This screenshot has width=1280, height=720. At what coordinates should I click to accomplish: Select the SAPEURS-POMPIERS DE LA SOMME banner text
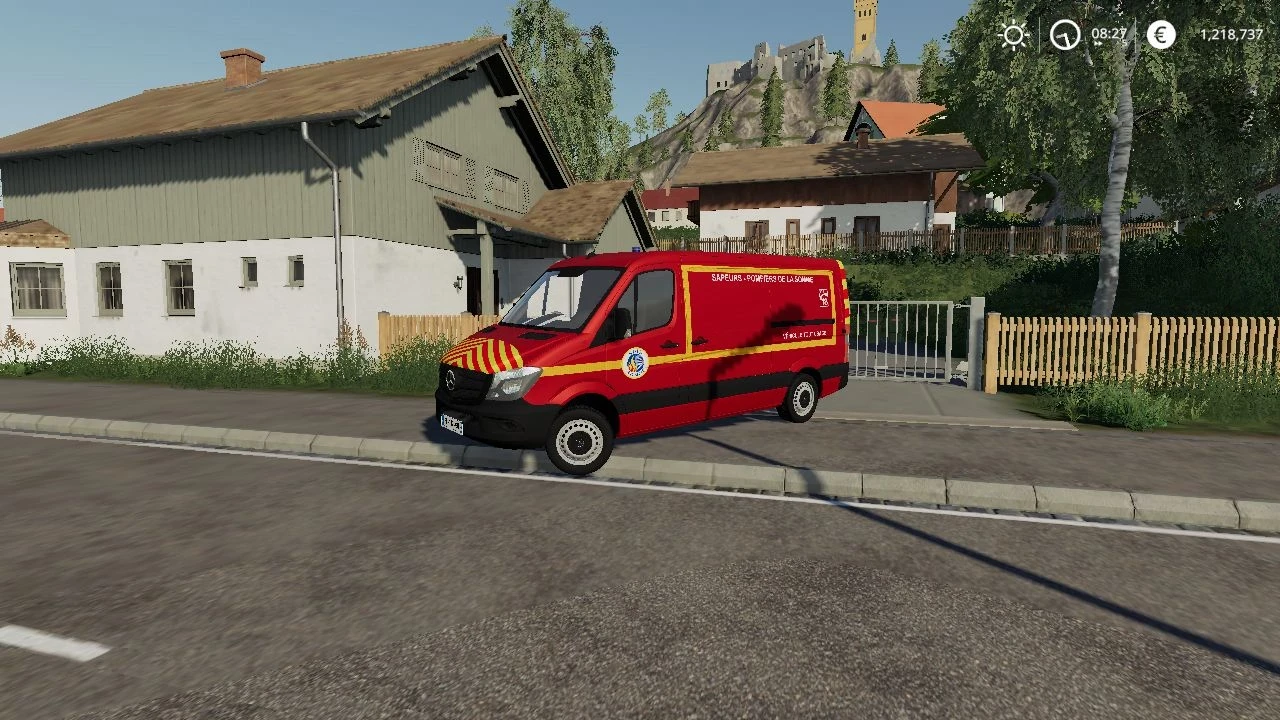[762, 279]
